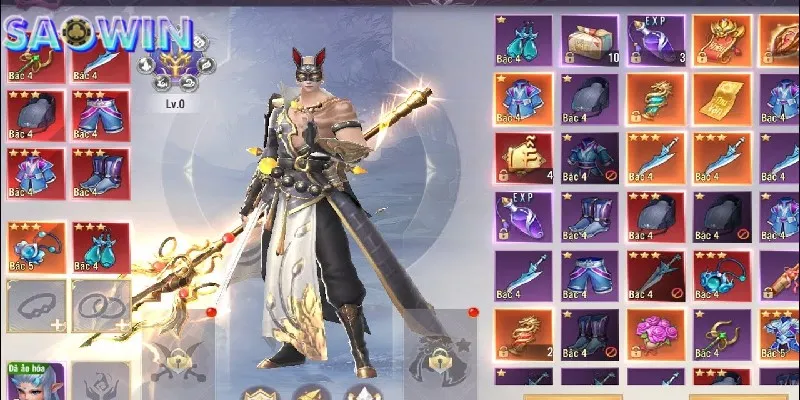The height and width of the screenshot is (400, 800).
Task: Choose the EXP potion stack of 3
Action: 655,41
